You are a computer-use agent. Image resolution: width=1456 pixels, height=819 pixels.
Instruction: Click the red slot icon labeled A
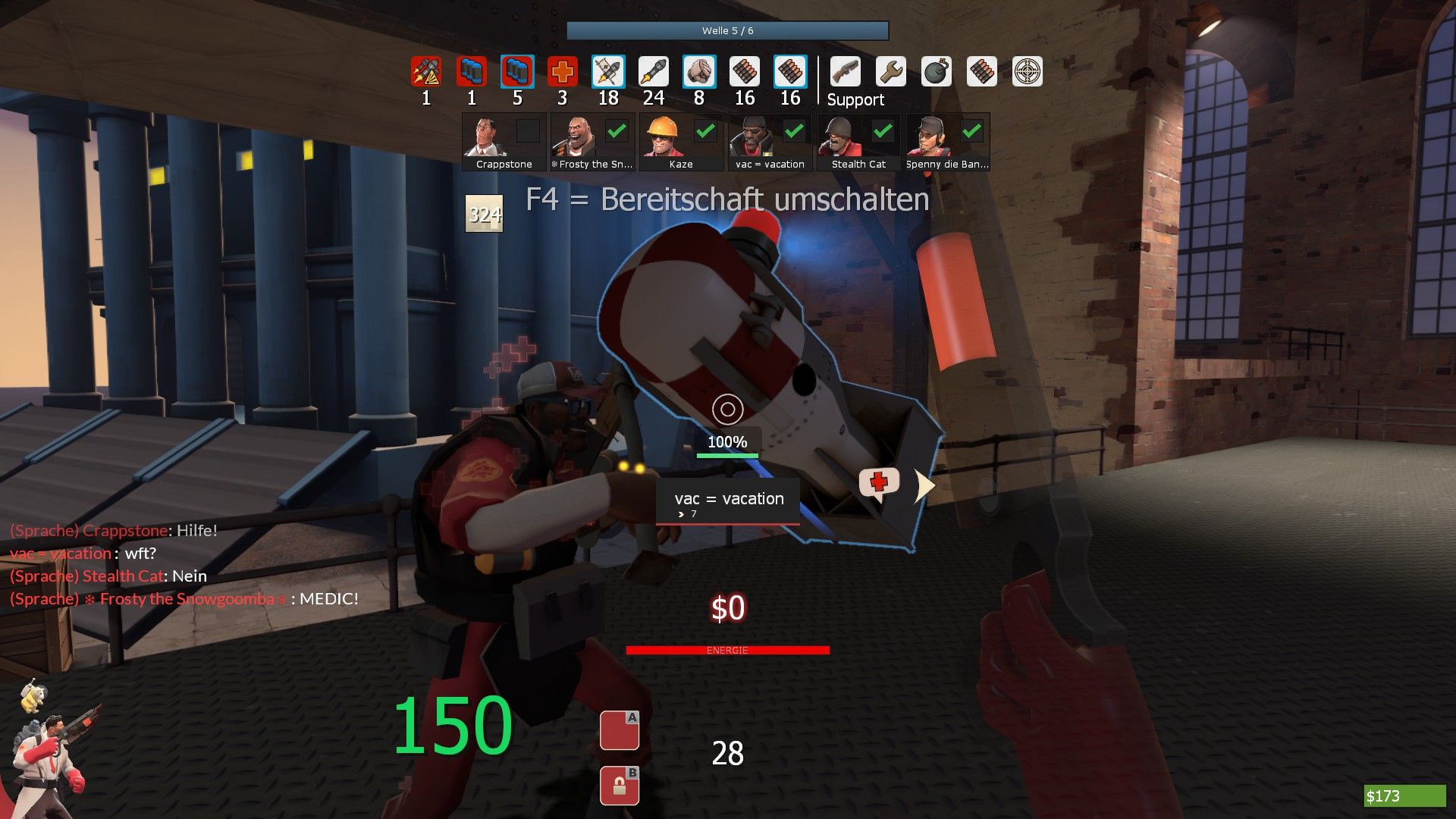[620, 731]
